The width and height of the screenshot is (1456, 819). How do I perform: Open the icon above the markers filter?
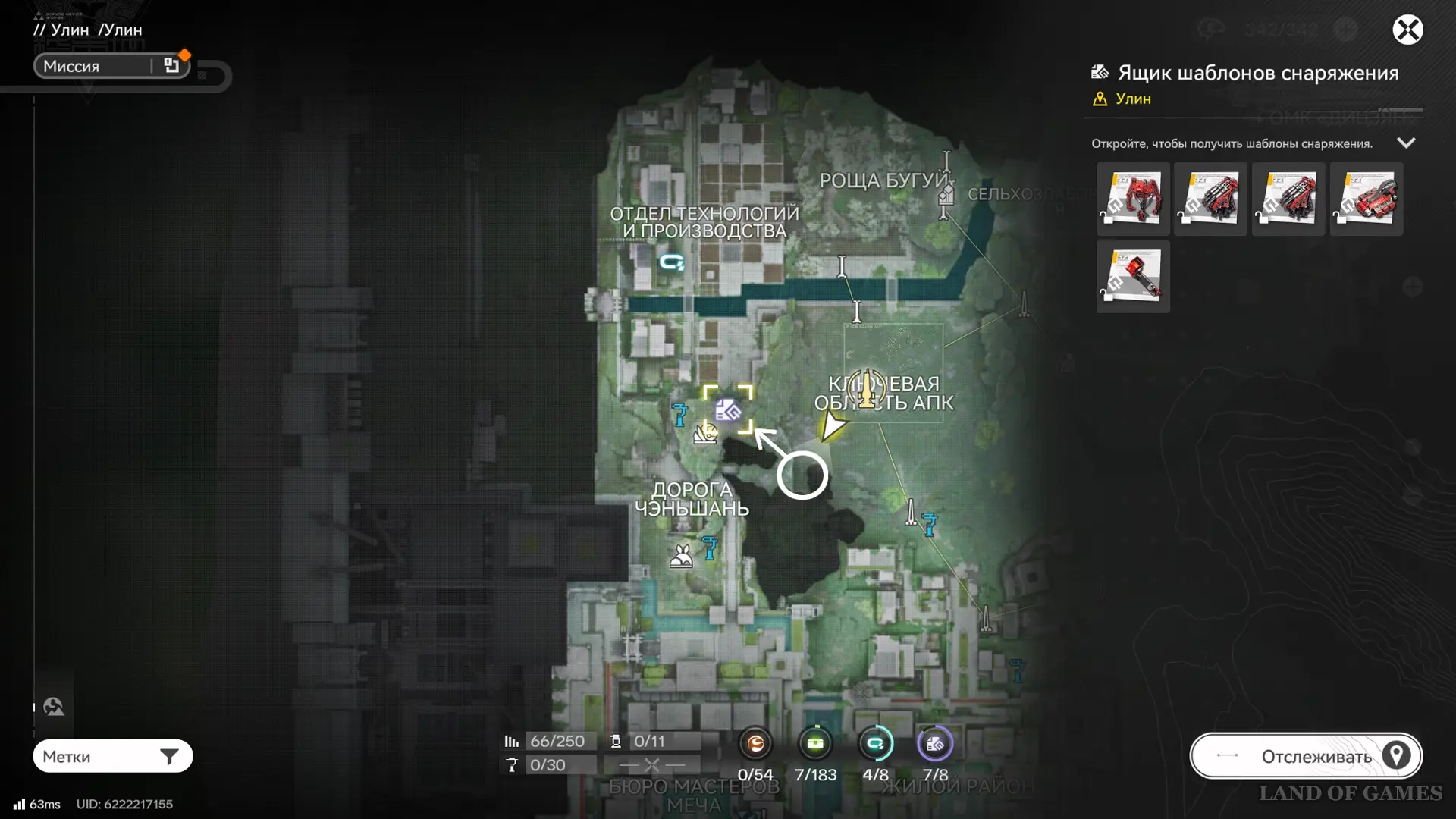point(54,707)
